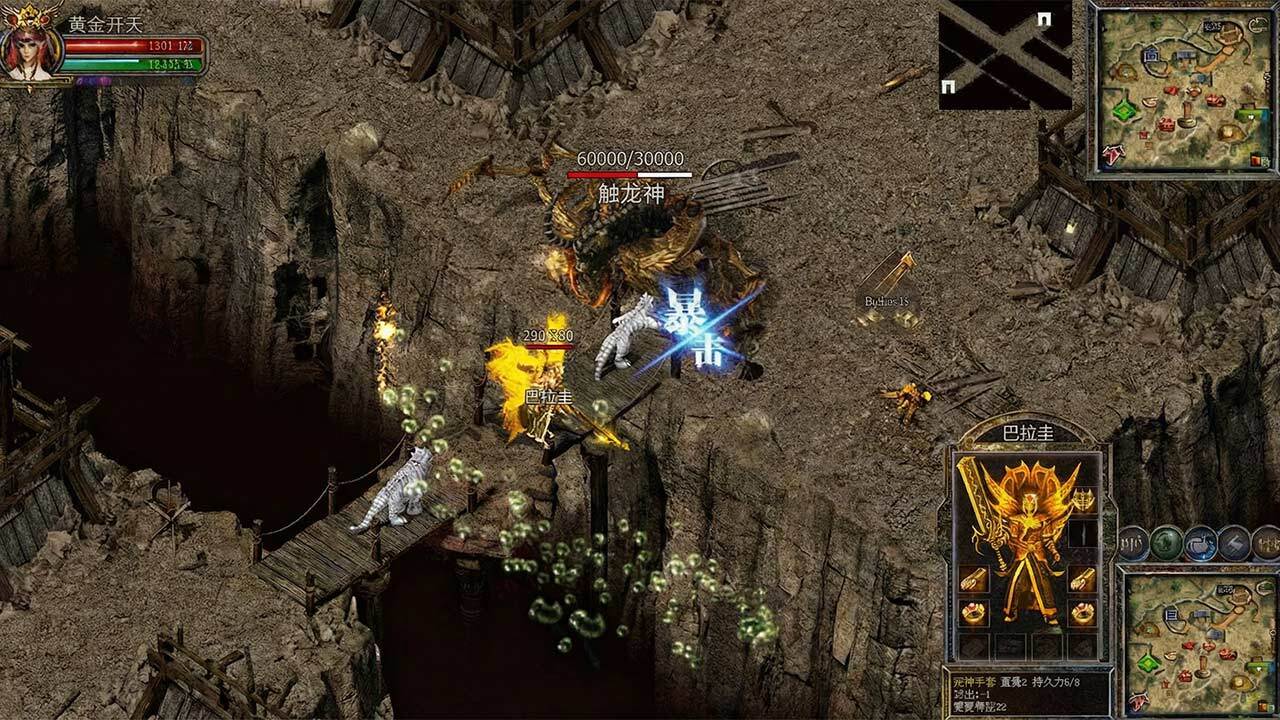1280x720 pixels.
Task: Click the green swirl round button
Action: 1166,543
